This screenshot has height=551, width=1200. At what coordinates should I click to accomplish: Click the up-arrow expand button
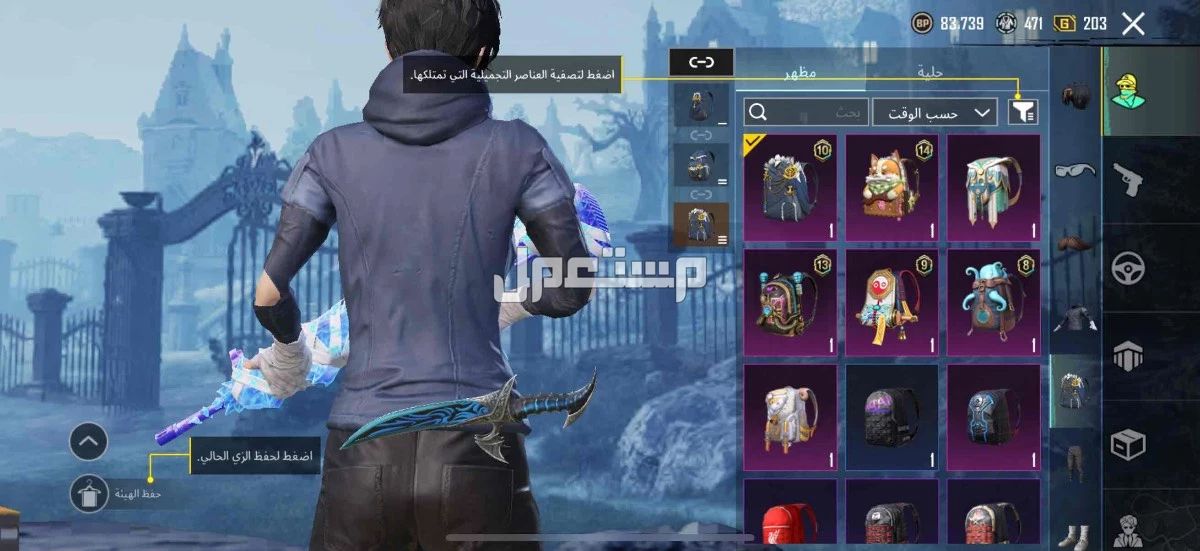pos(89,440)
